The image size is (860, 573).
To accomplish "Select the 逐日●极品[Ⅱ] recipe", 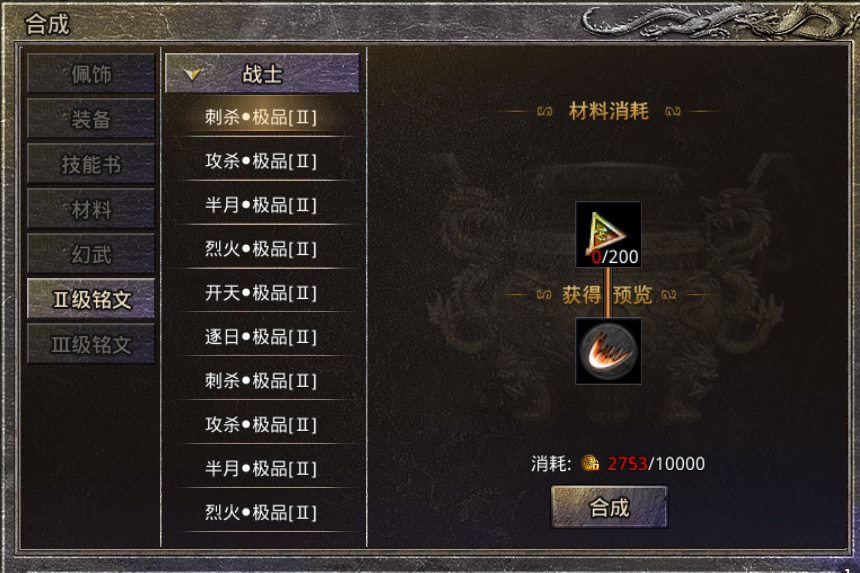I will [262, 337].
